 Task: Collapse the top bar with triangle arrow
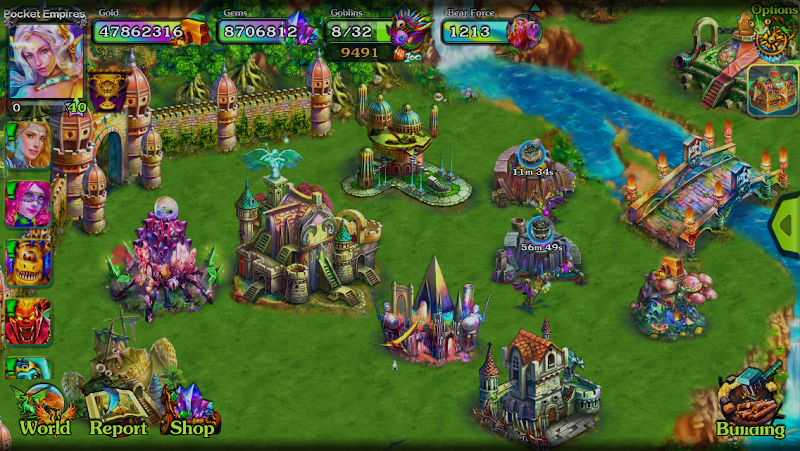click(536, 8)
